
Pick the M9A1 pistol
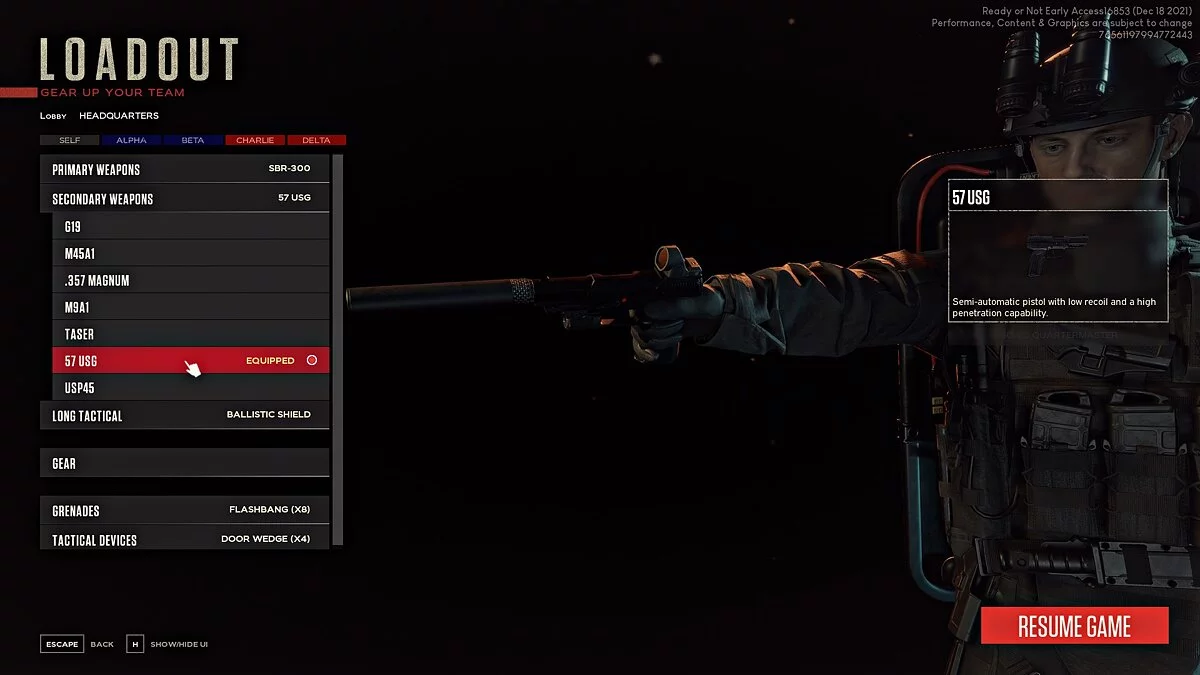pyautogui.click(x=190, y=307)
